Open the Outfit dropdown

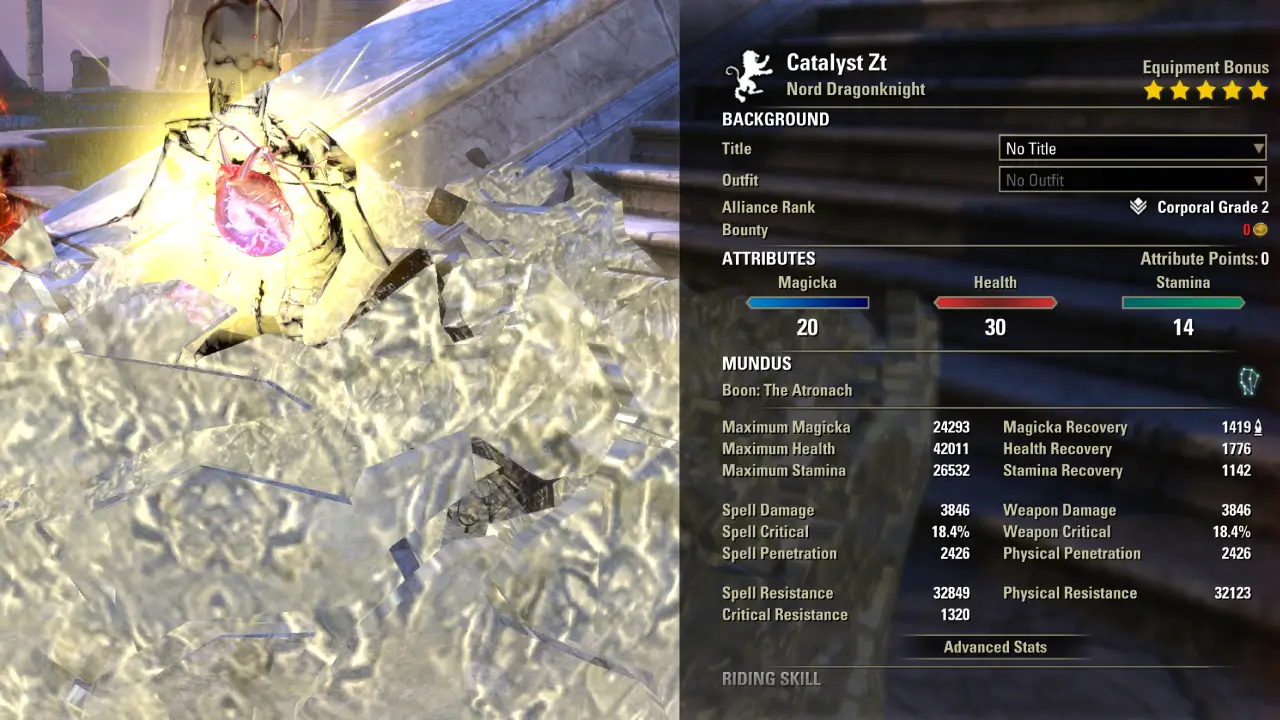pyautogui.click(x=1133, y=180)
